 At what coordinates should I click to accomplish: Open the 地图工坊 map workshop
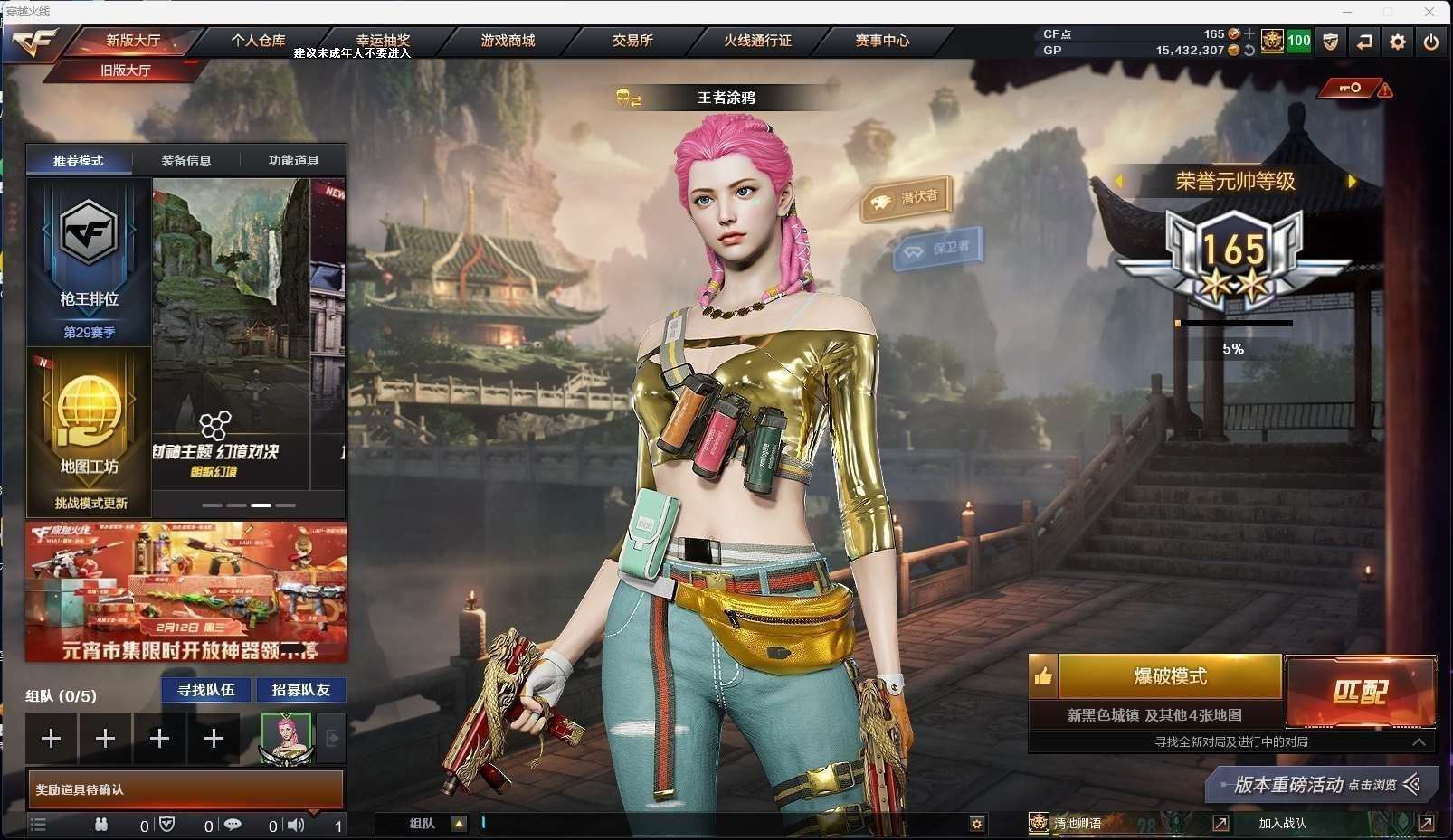(x=89, y=432)
